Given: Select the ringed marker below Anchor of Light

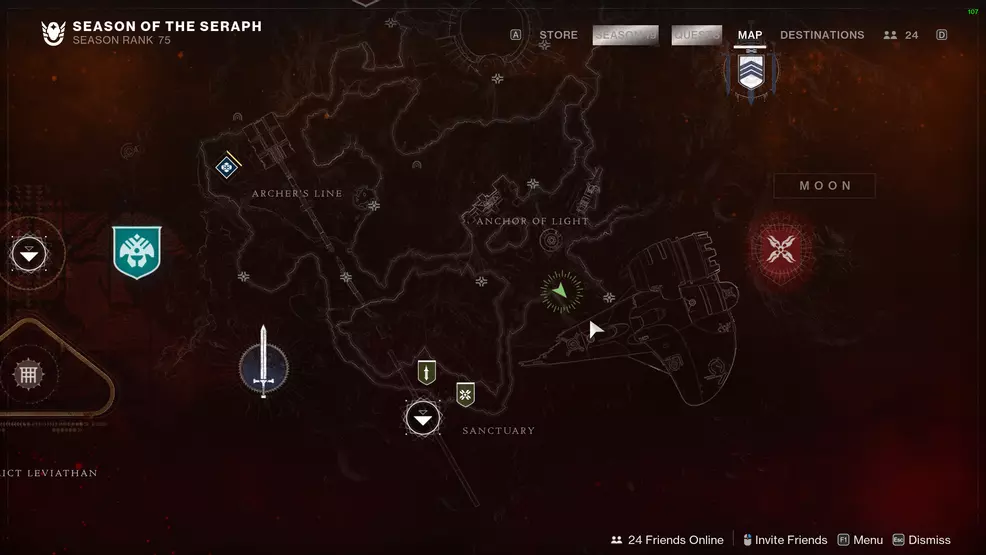Looking at the screenshot, I should click(x=549, y=241).
